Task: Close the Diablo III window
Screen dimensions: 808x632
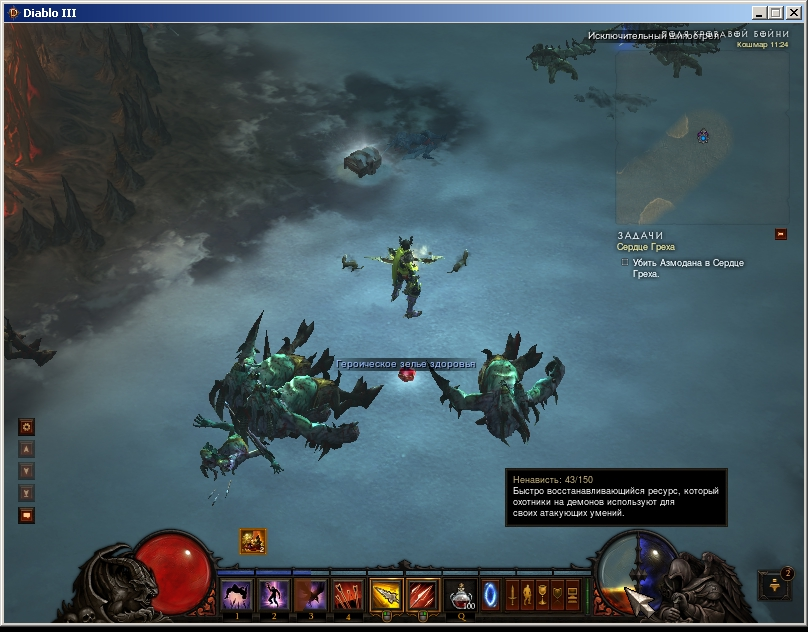Action: (792, 13)
